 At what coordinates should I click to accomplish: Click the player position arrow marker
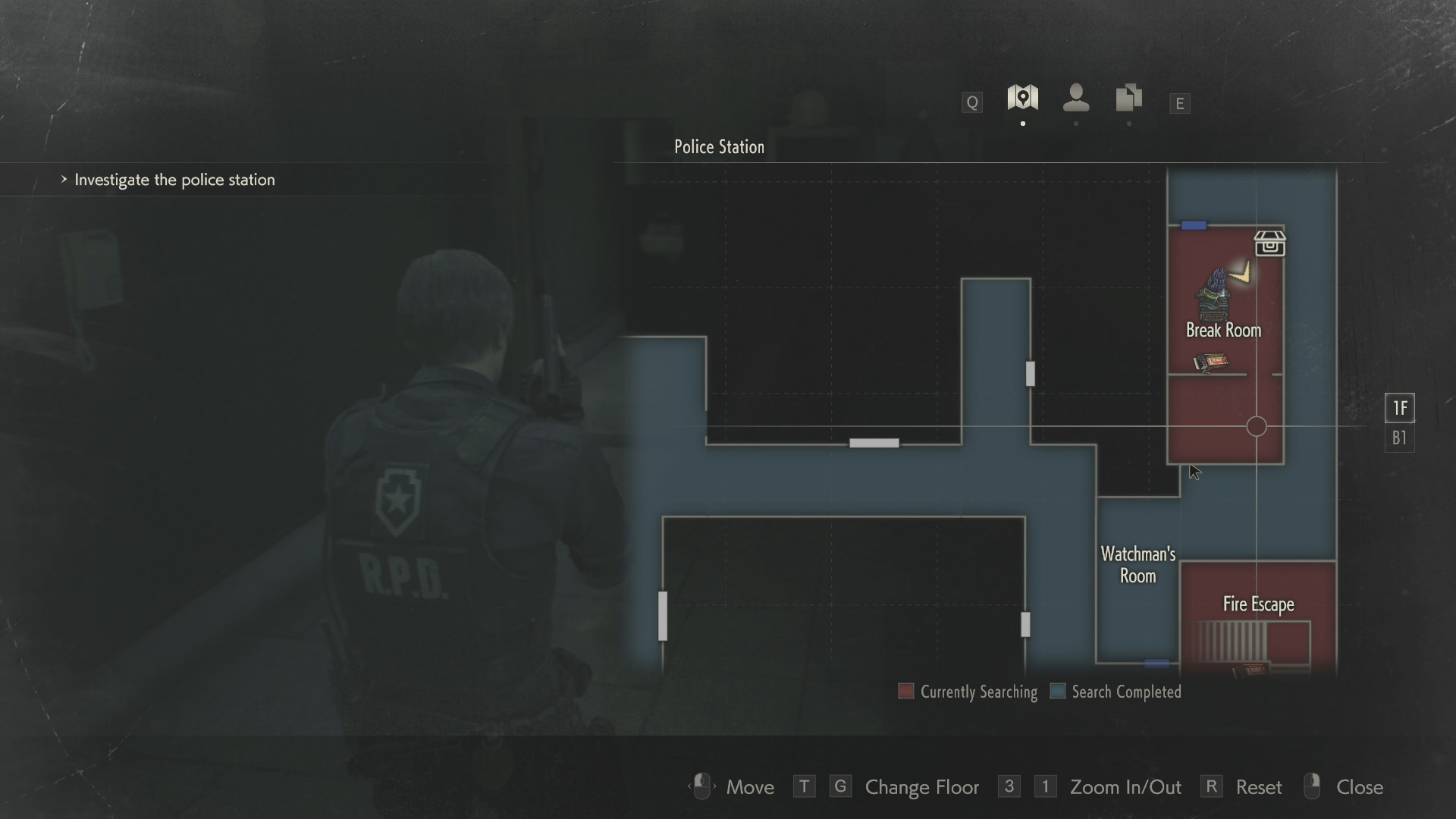click(1241, 272)
